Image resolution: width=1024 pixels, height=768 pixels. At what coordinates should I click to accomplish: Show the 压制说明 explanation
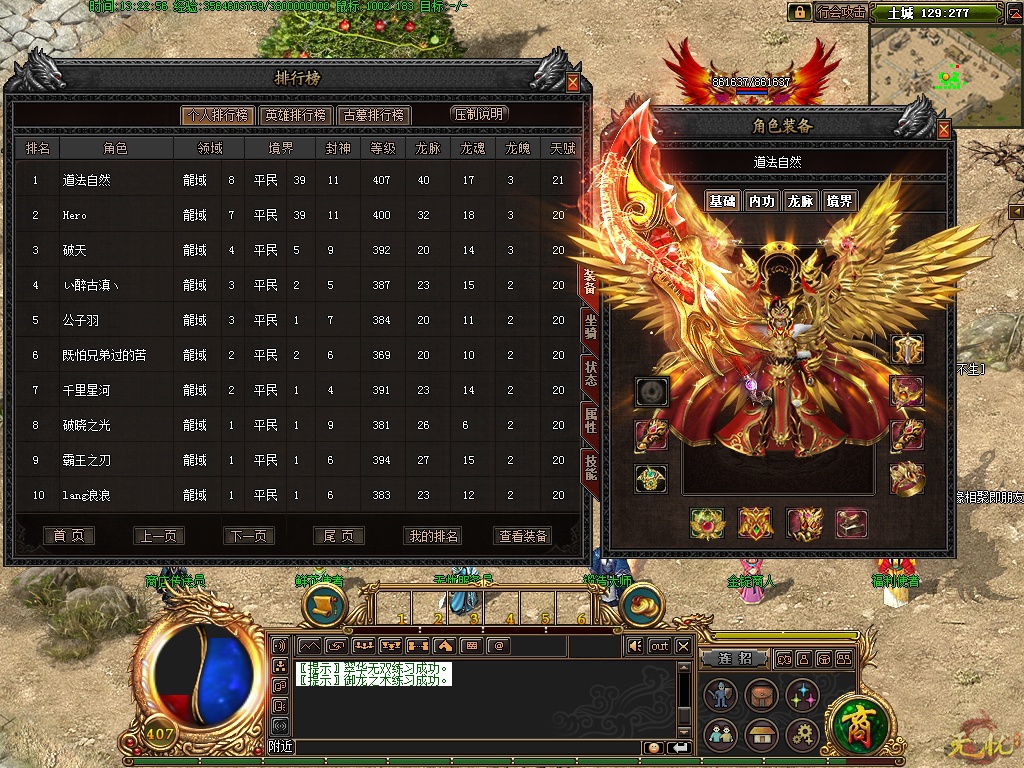479,114
